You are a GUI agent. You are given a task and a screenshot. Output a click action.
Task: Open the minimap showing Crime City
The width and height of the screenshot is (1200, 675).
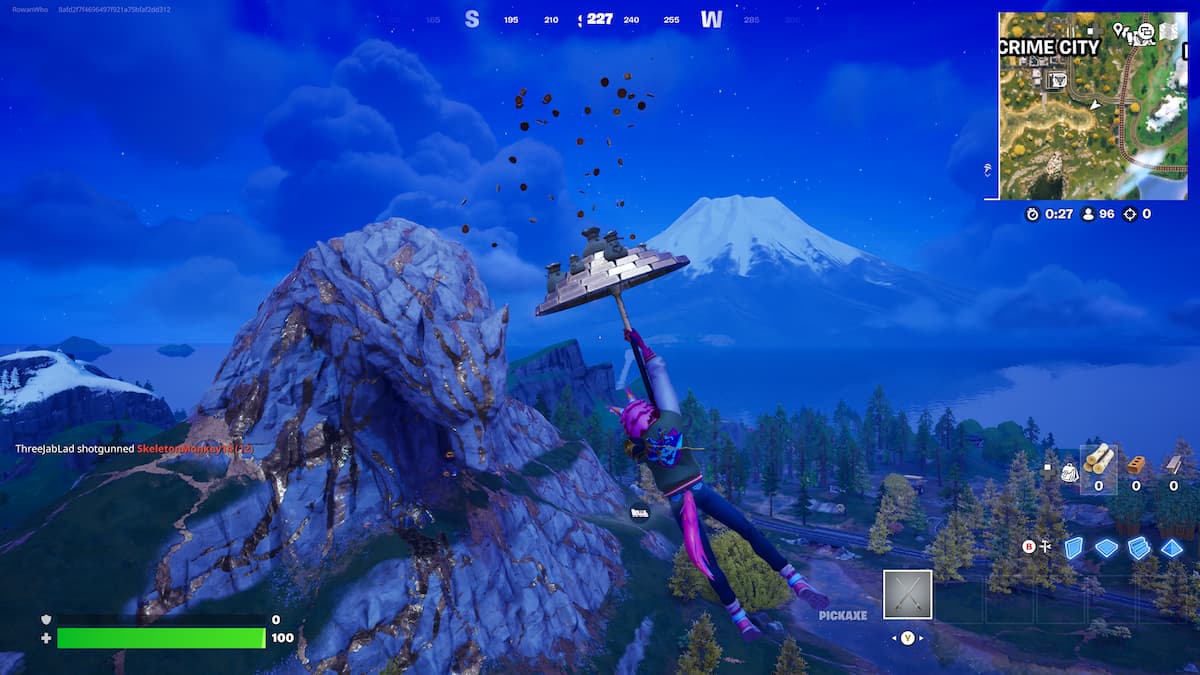[1092, 105]
